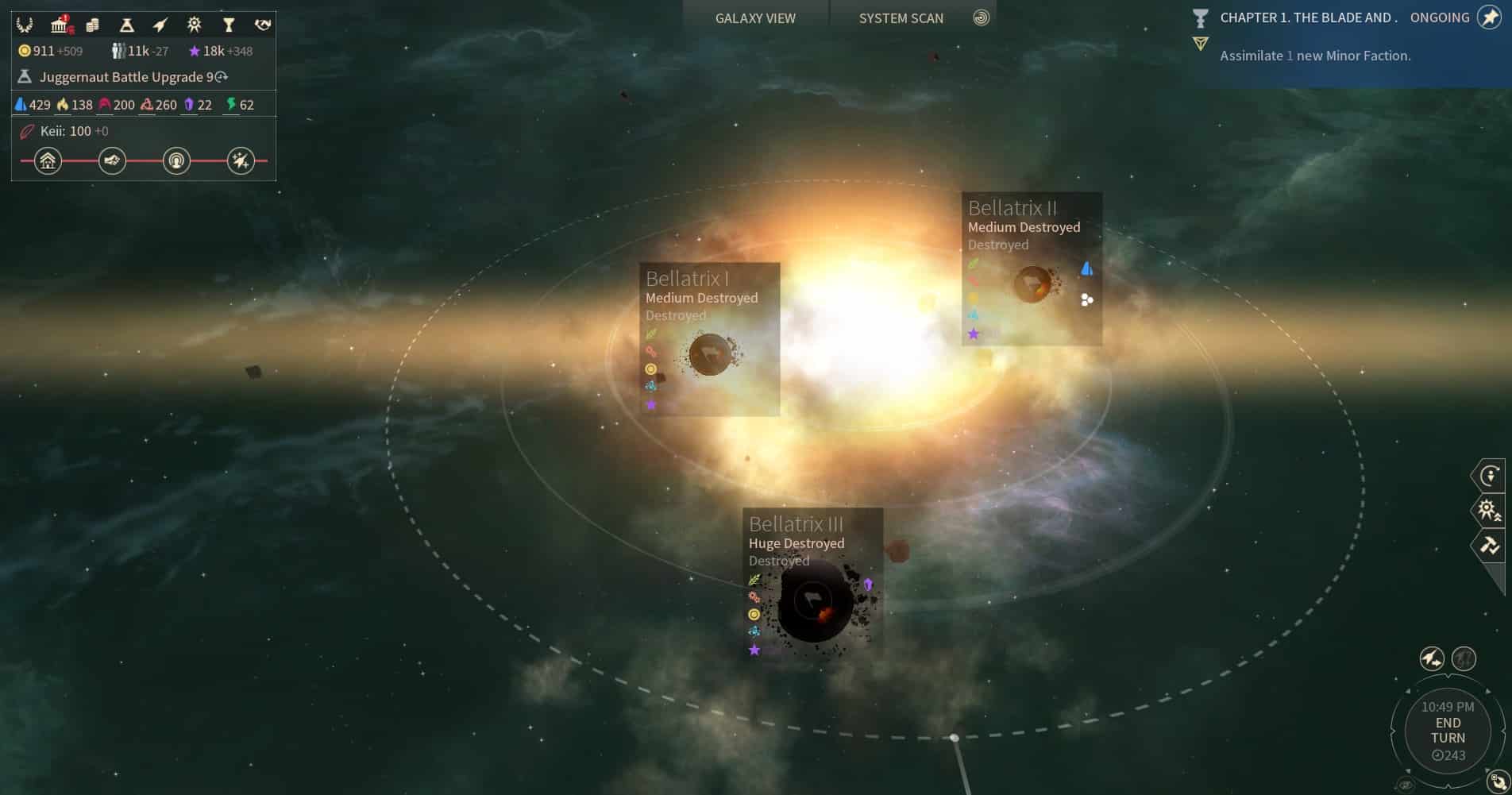
Task: Open the quests trophy icon
Action: 229,25
